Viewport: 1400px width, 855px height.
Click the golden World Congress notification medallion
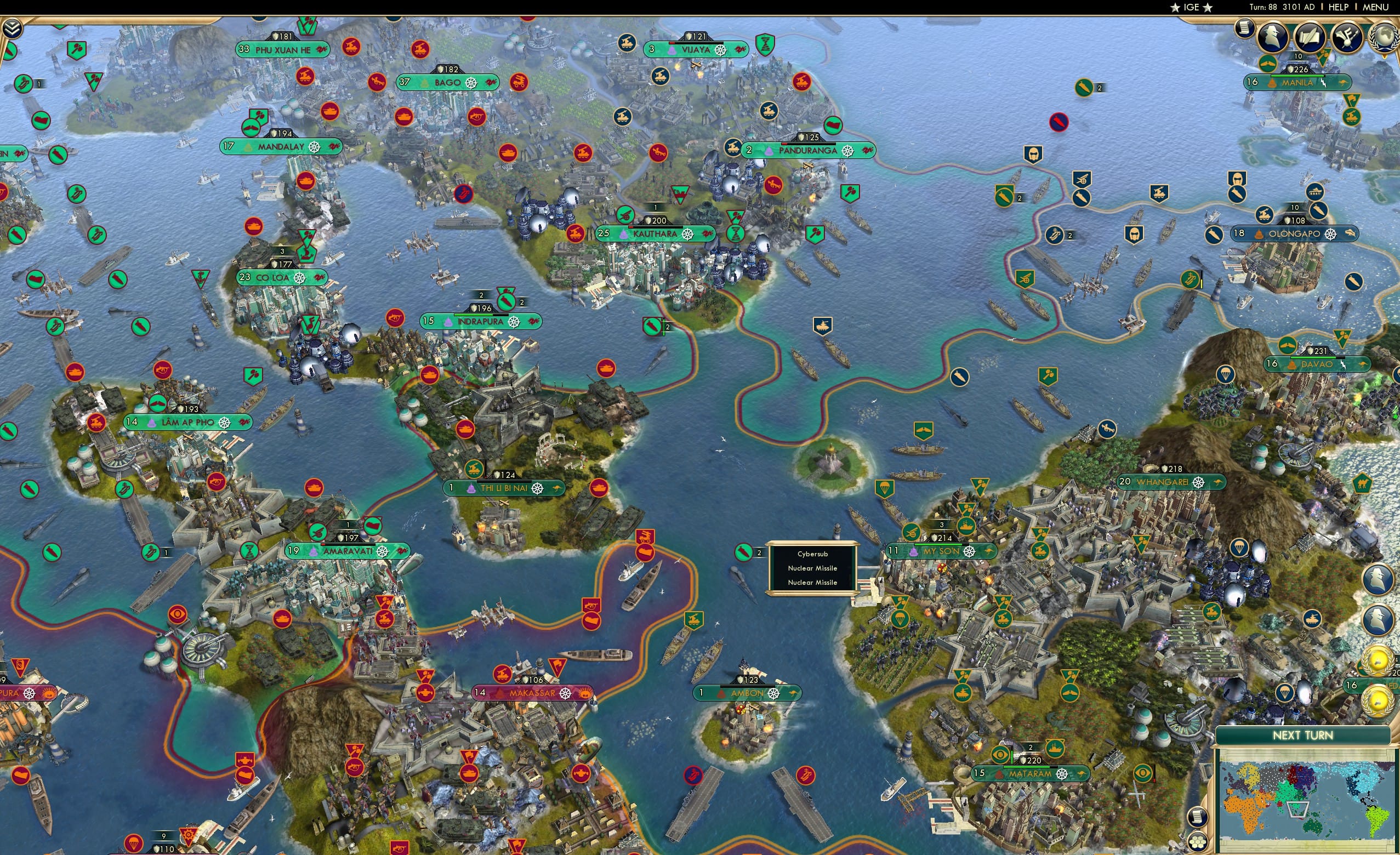pyautogui.click(x=1378, y=662)
